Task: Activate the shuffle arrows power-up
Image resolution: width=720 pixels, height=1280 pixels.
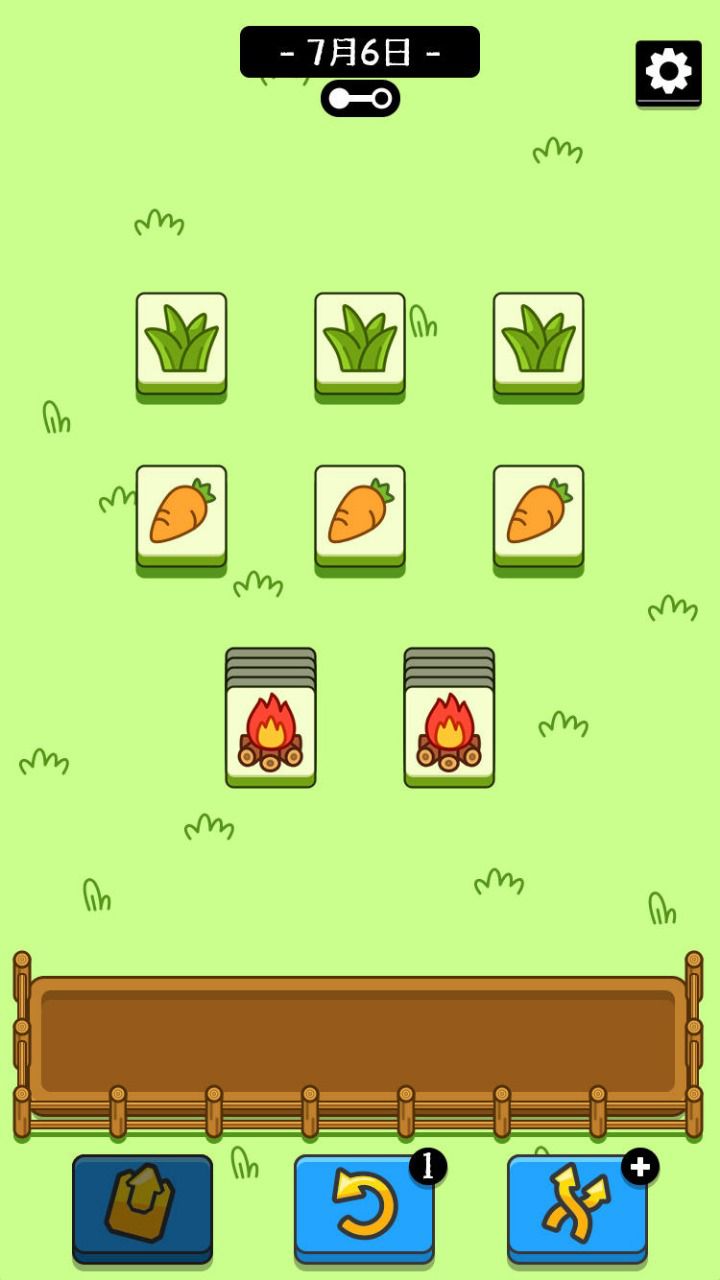Action: (577, 1204)
